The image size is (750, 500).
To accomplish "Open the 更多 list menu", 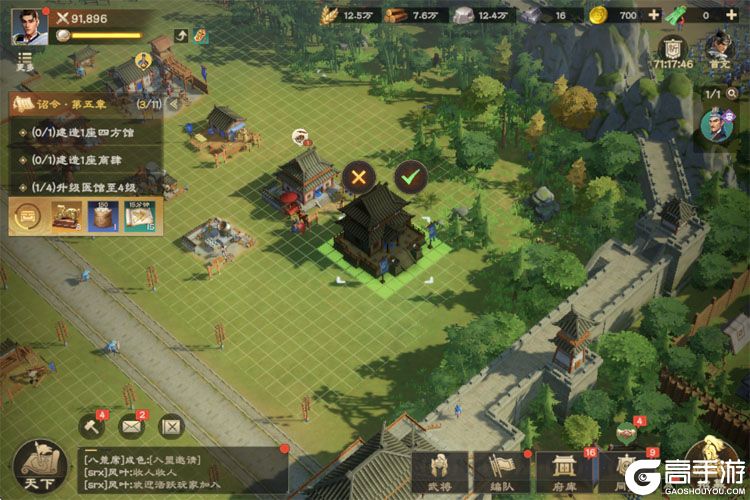I will pos(25,61).
